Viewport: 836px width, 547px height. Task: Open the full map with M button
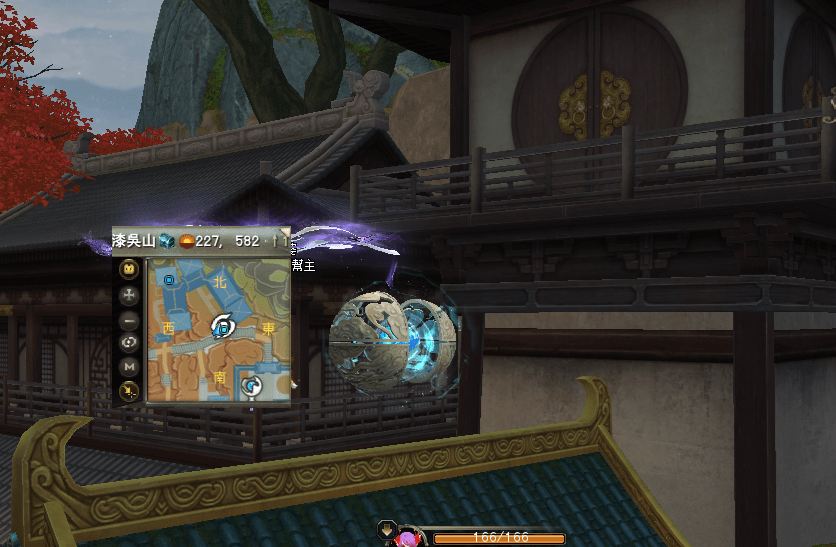click(x=129, y=367)
